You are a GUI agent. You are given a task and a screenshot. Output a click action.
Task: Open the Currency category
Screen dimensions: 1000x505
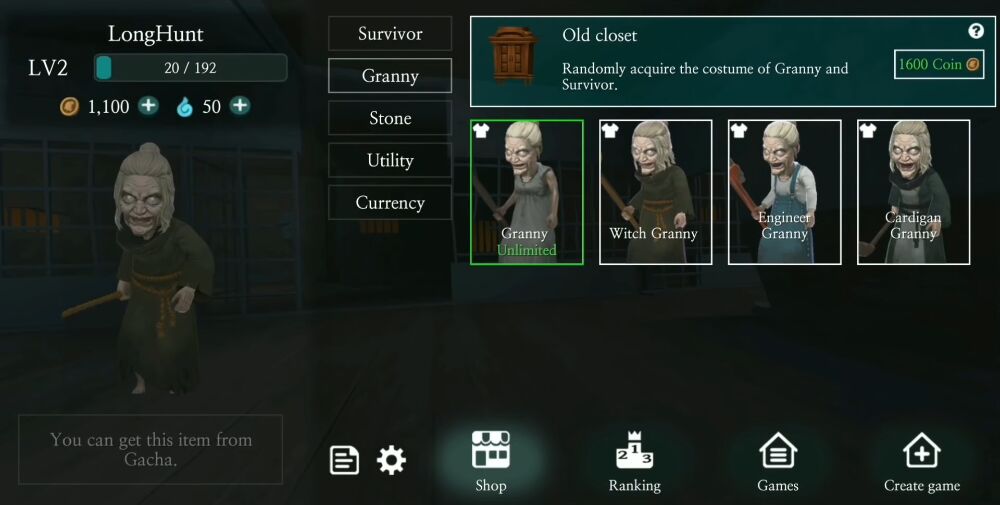[x=390, y=202]
